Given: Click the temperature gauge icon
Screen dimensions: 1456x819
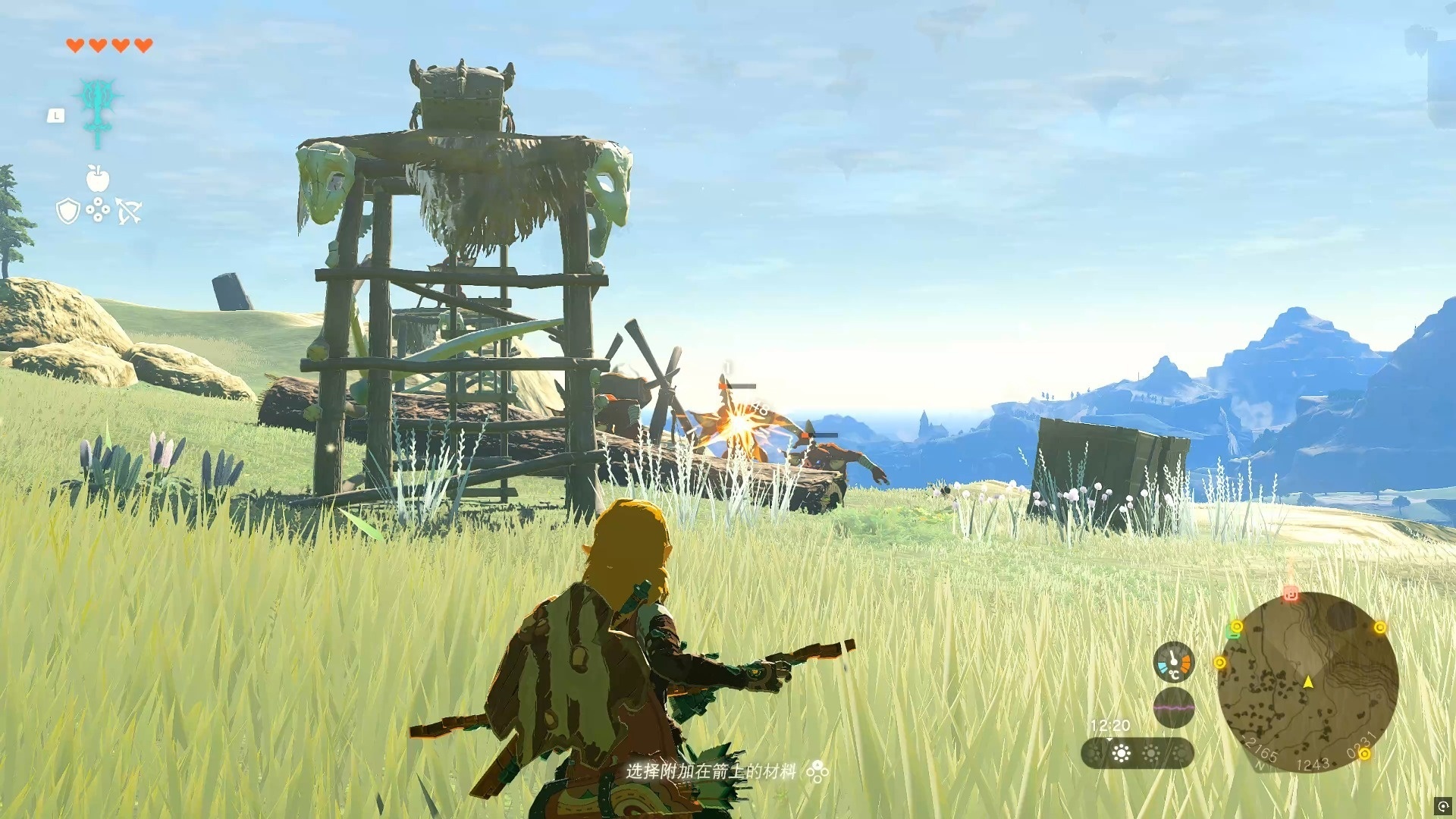Looking at the screenshot, I should click(1173, 662).
